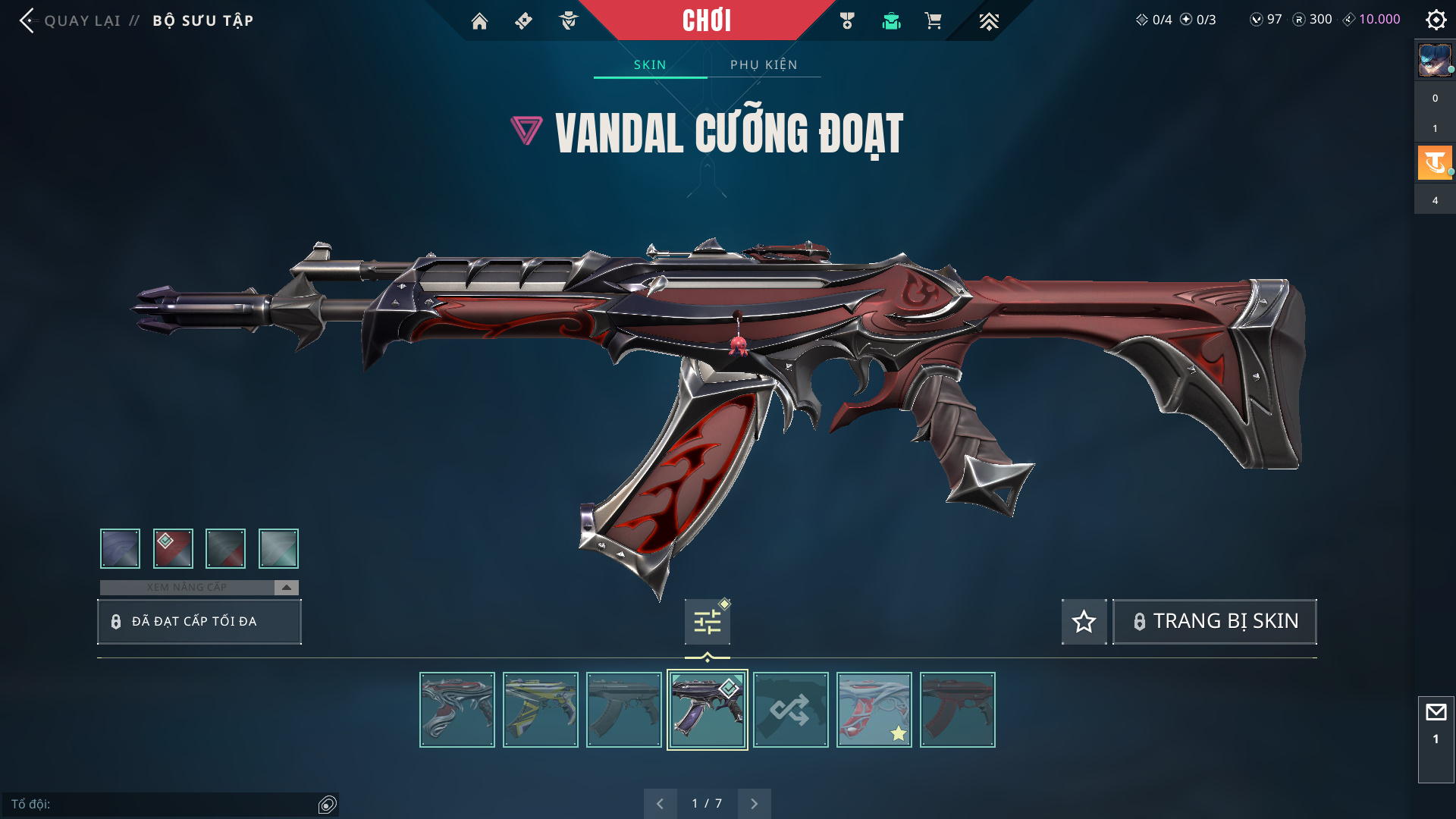Click the party chat input field
The width and height of the screenshot is (1456, 819).
[163, 804]
